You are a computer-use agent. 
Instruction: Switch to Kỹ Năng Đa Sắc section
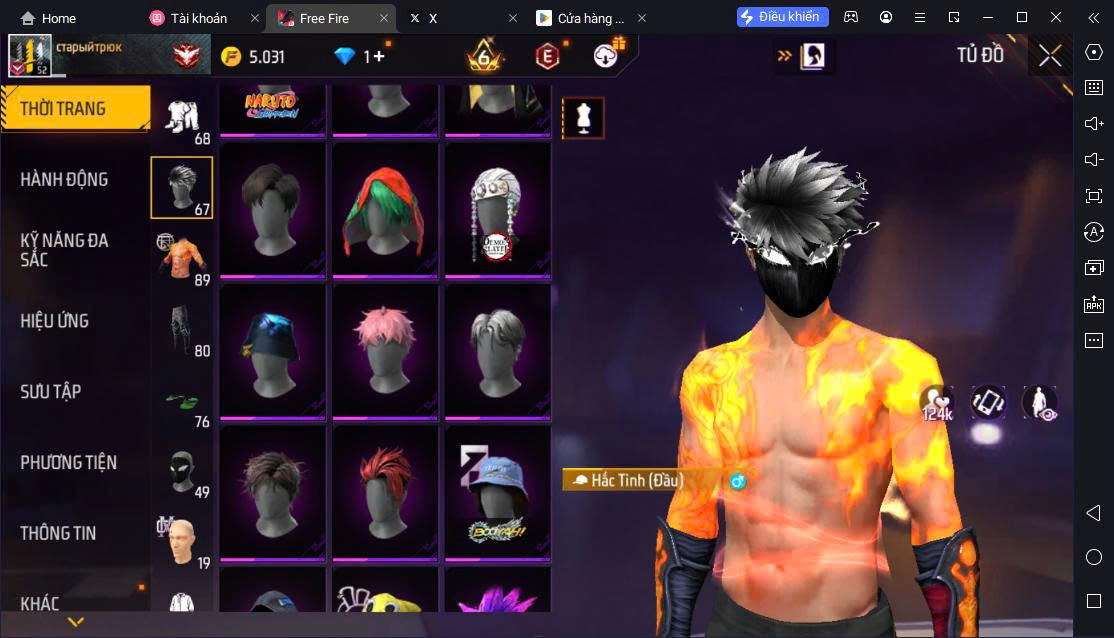click(64, 250)
